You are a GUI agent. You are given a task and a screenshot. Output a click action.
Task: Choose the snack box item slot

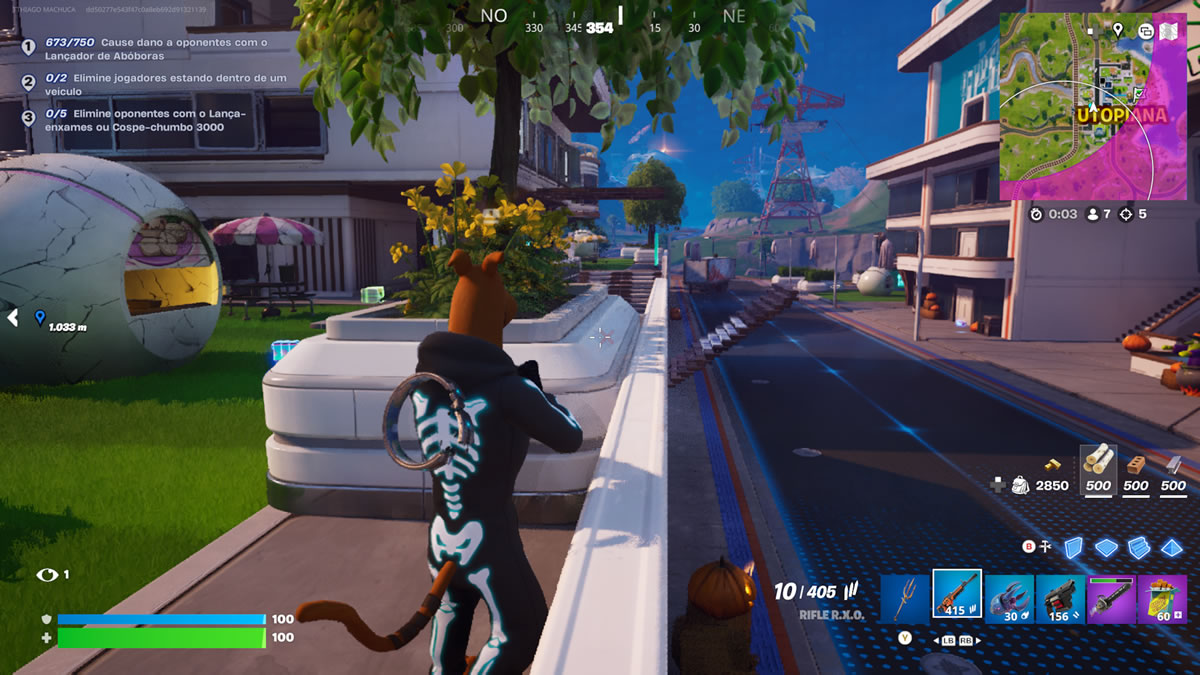1162,598
